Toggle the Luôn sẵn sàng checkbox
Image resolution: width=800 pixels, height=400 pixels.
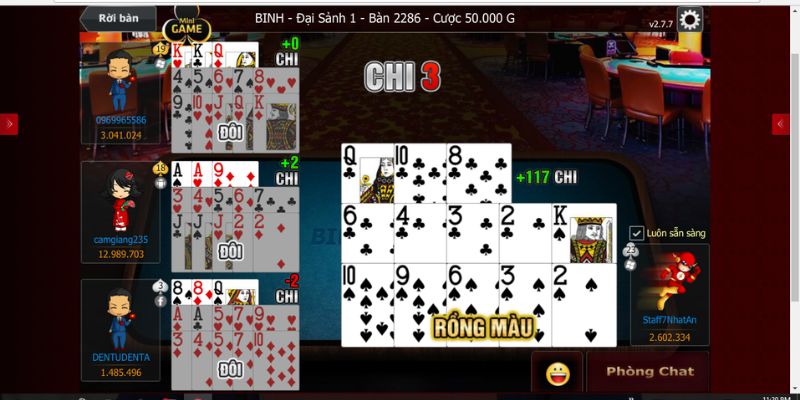tap(636, 233)
